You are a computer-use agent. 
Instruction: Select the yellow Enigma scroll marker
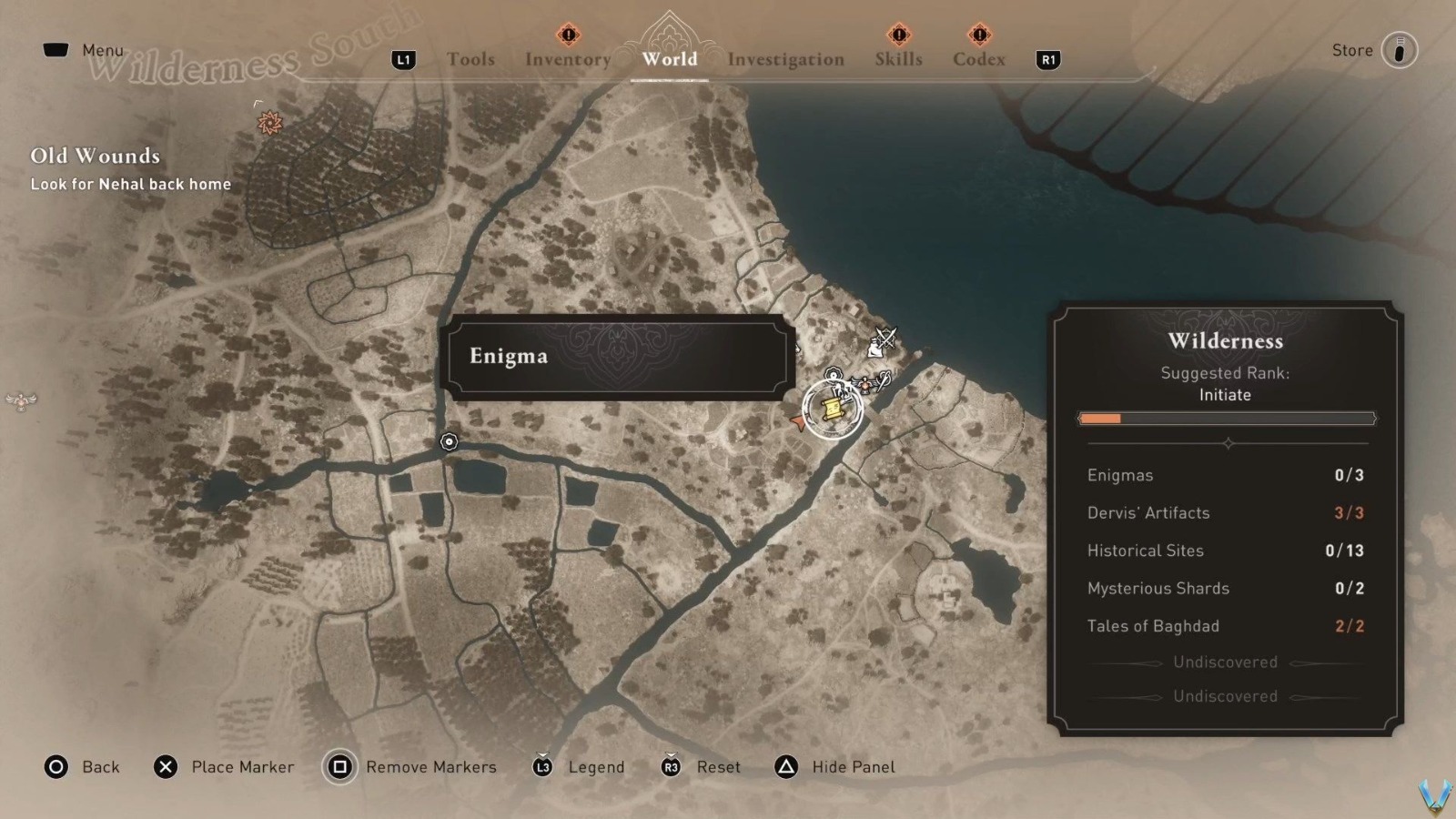click(x=833, y=409)
